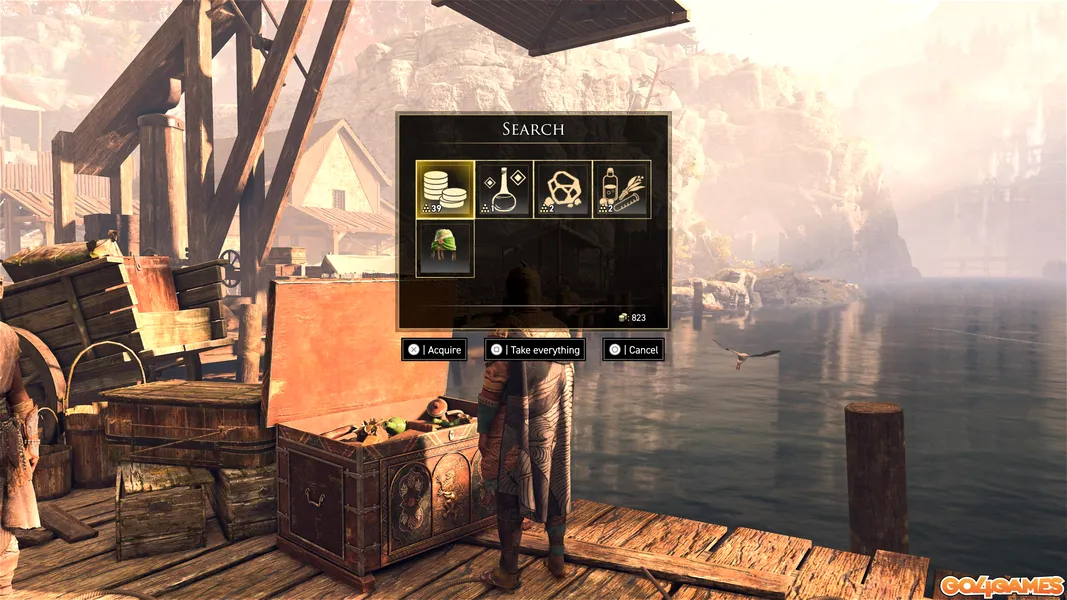This screenshot has height=600, width=1067.
Task: Pick the ore rock chunk slot
Action: point(563,190)
